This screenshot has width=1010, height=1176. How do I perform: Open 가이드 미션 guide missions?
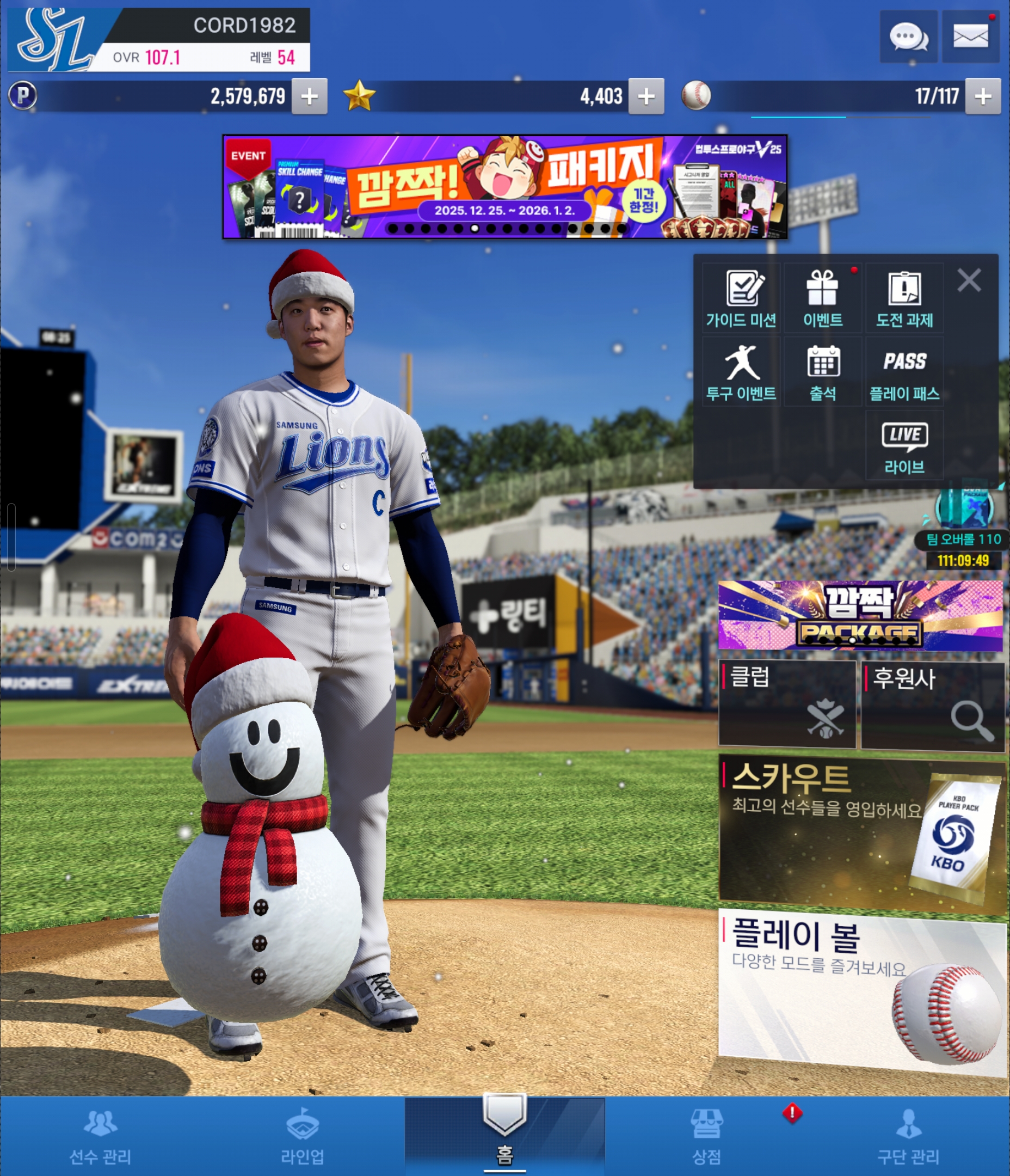[741, 298]
